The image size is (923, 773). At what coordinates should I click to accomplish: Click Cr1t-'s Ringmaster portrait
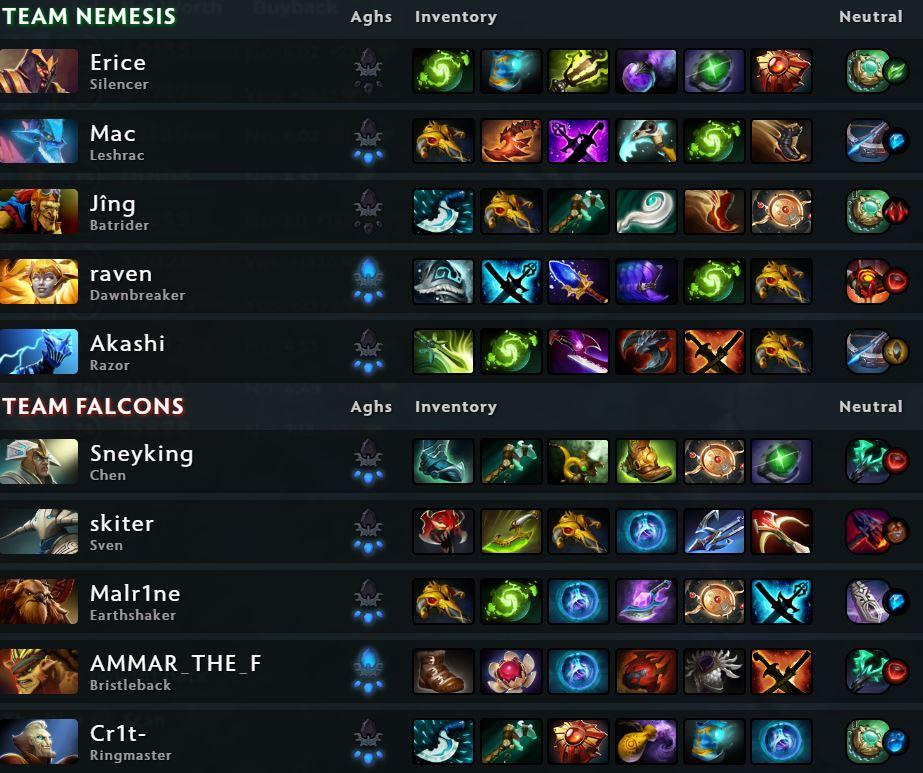[39, 741]
